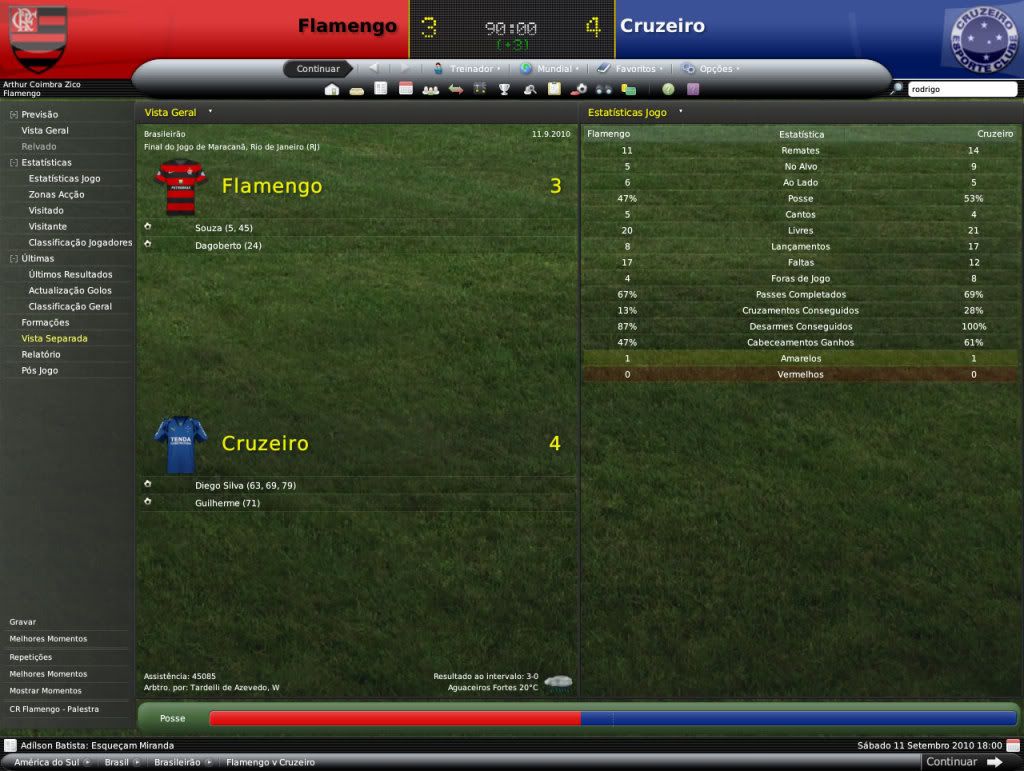
Task: Click the search field containing rodrigo
Action: coord(960,89)
